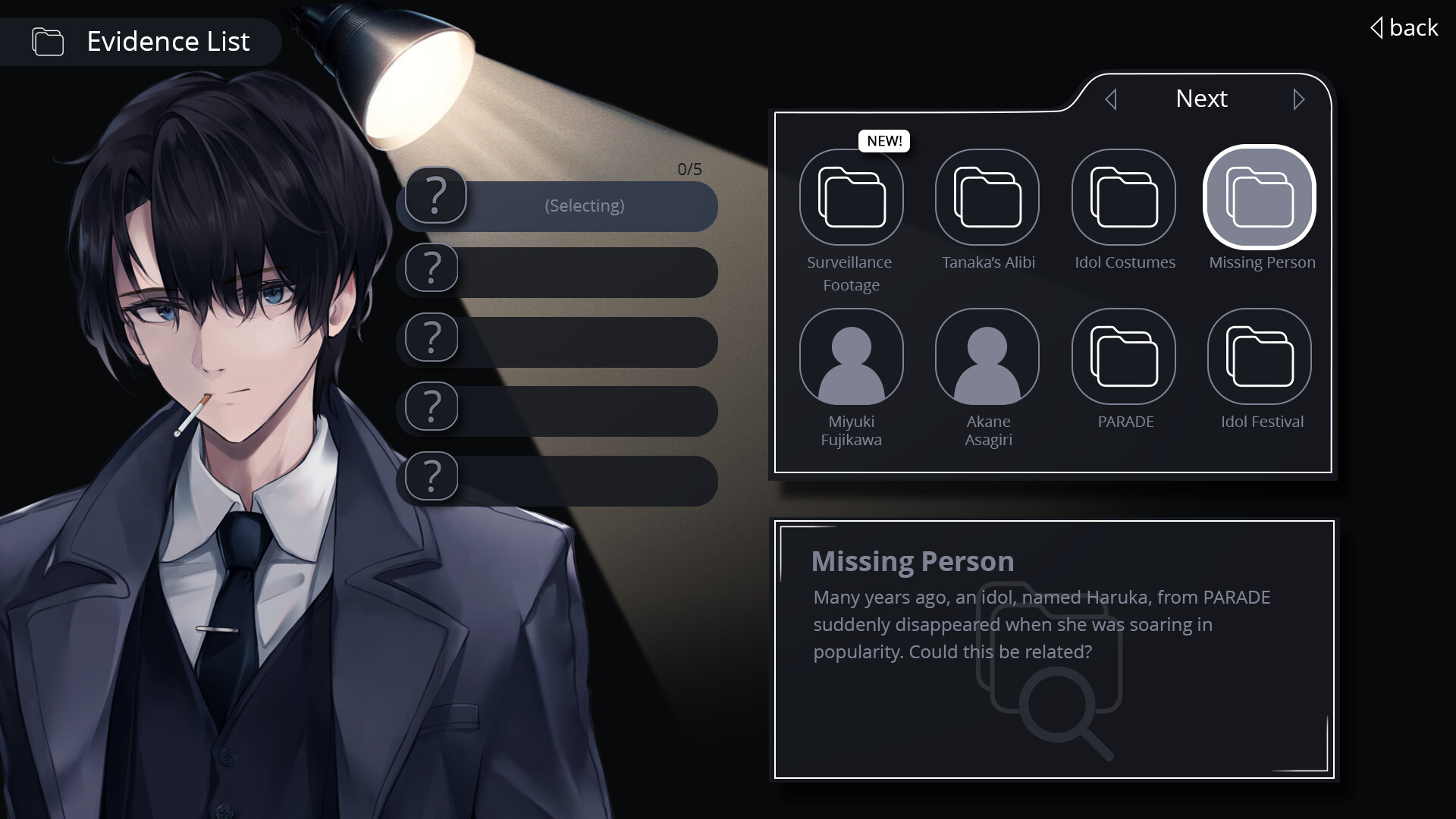Viewport: 1456px width, 819px height.
Task: Open the Missing Person description panel
Action: [1054, 650]
